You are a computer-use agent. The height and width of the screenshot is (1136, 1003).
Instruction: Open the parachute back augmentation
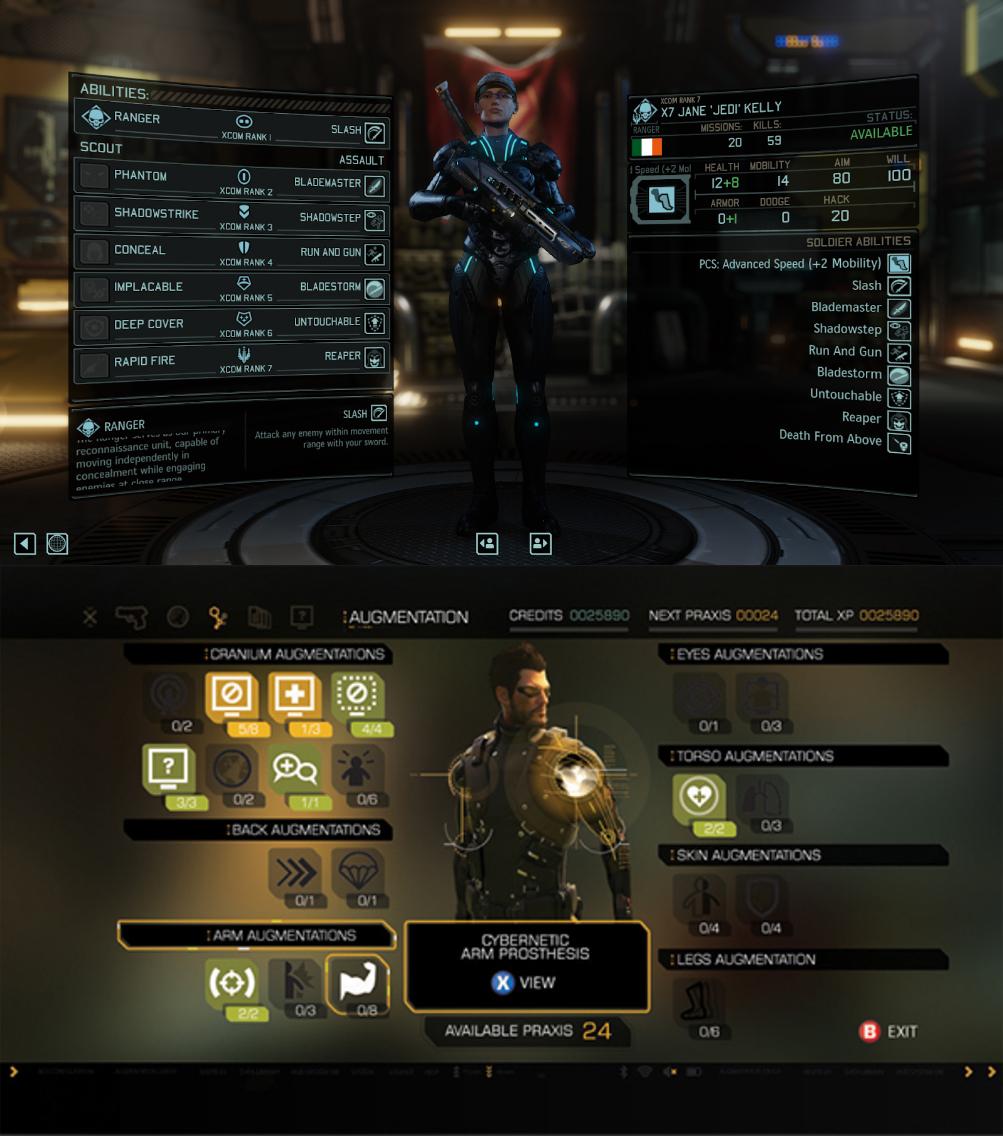tap(357, 873)
